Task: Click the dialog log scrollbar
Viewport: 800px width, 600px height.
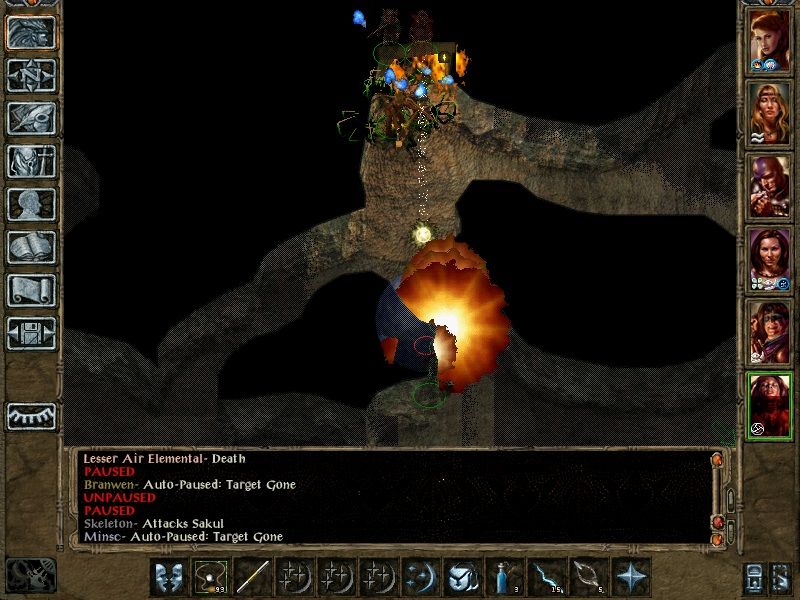Action: click(729, 498)
